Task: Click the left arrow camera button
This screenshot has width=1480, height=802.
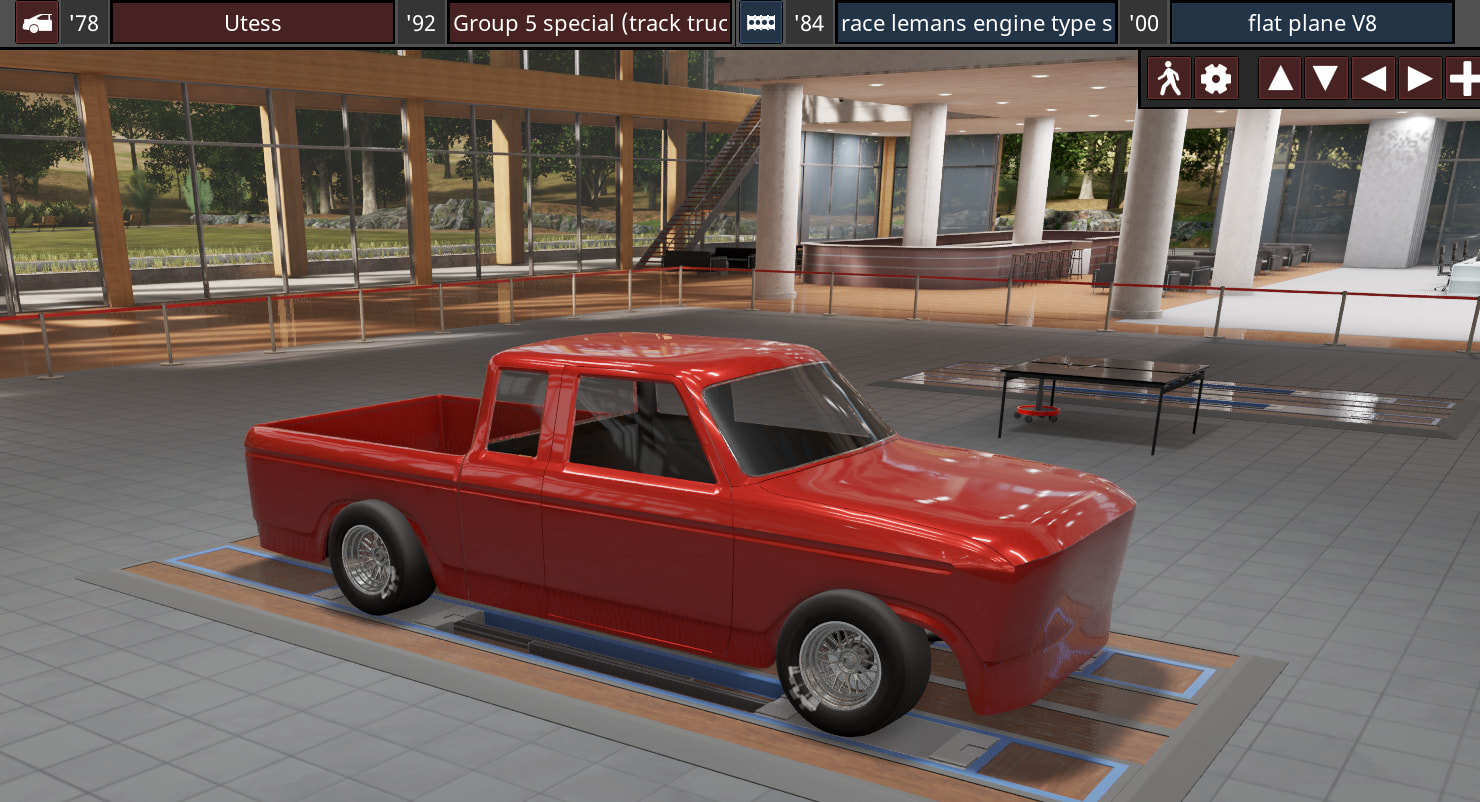Action: 1373,78
